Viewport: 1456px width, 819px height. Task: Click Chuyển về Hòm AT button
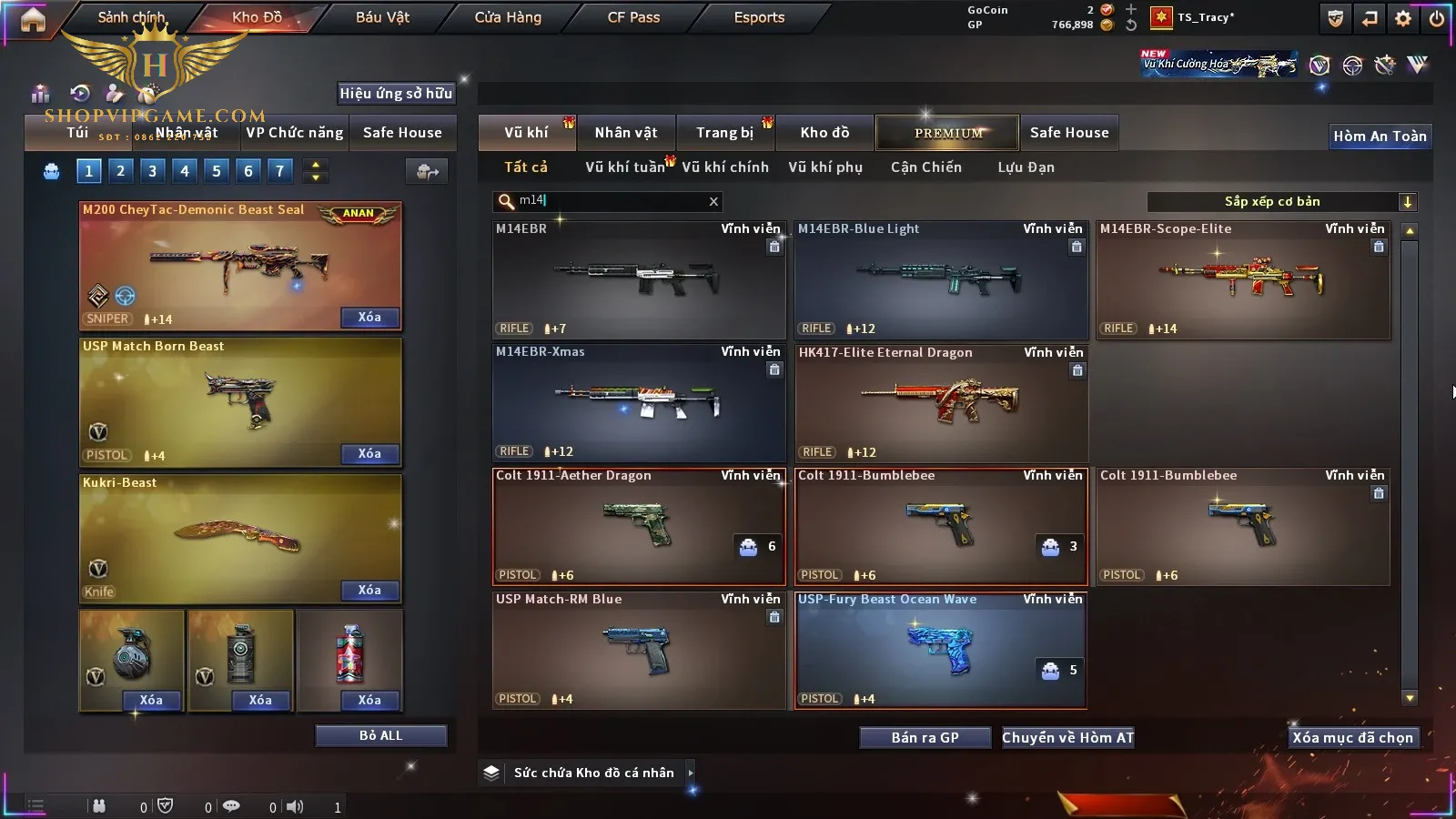click(x=1067, y=737)
